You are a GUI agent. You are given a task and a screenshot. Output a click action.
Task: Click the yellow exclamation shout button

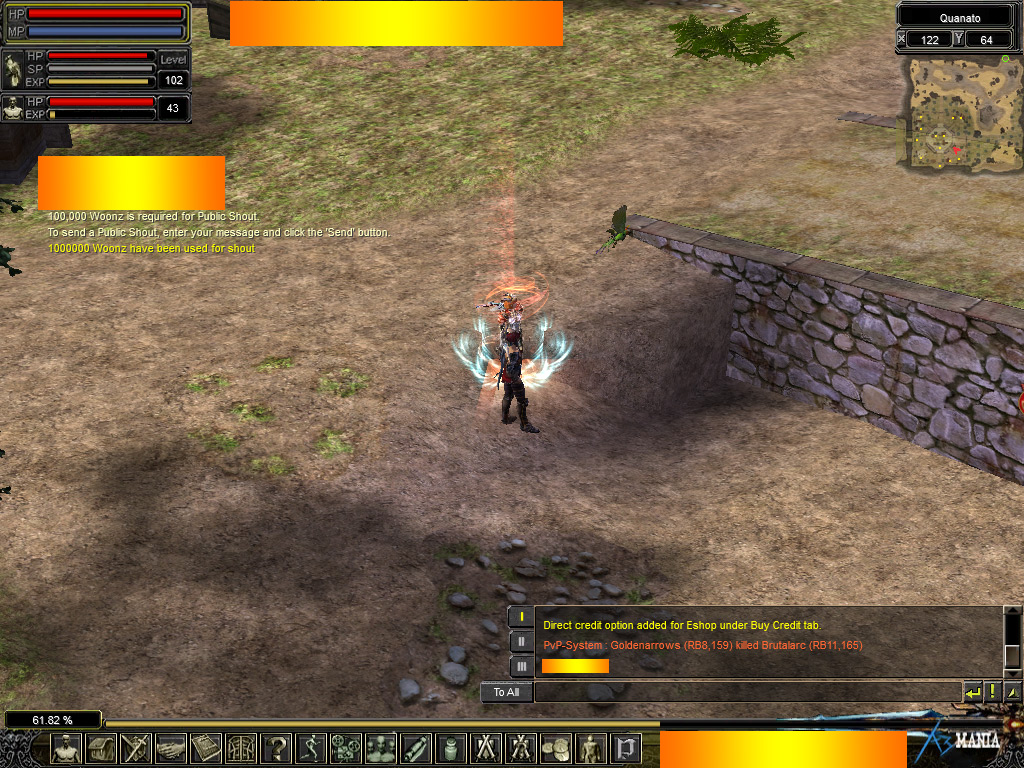pyautogui.click(x=993, y=692)
